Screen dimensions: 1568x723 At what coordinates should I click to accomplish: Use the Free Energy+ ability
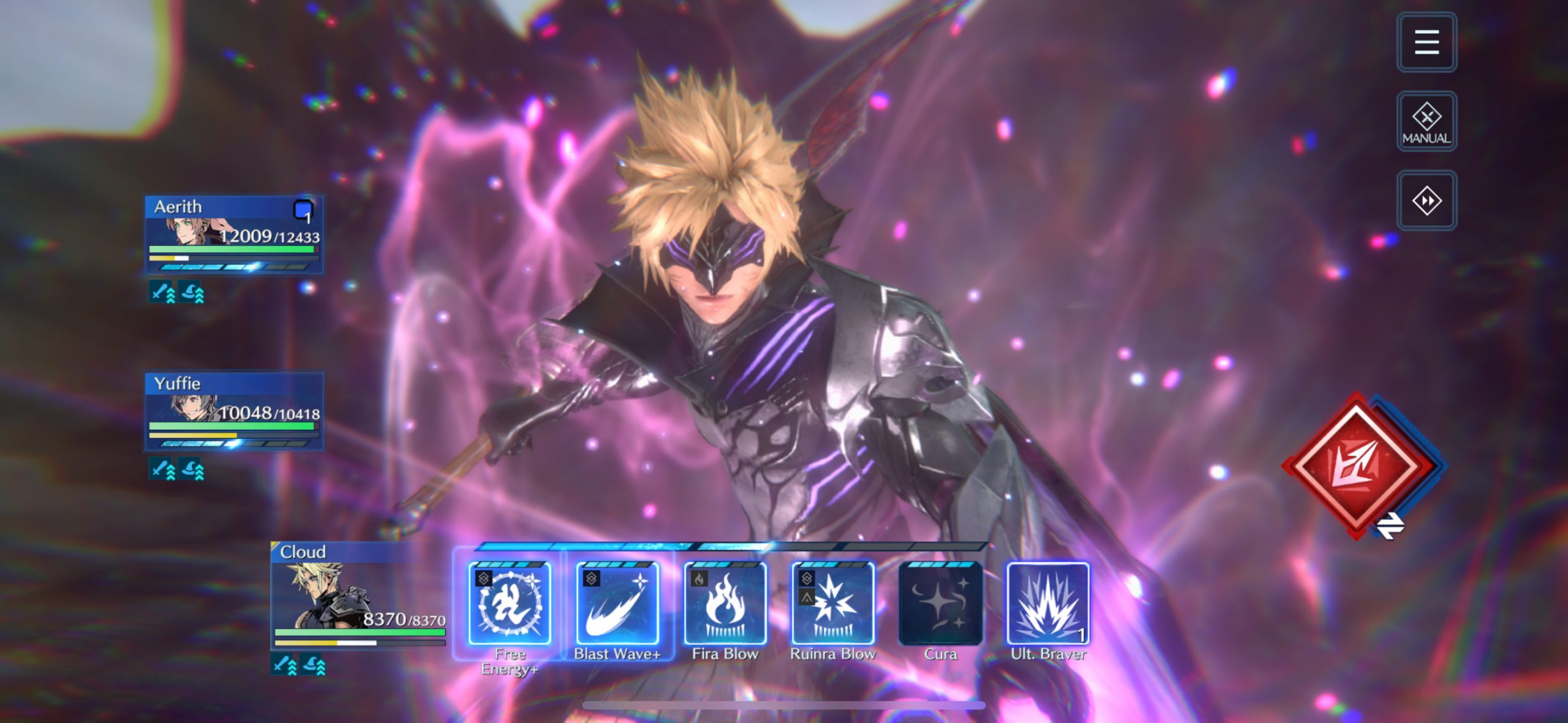[509, 604]
